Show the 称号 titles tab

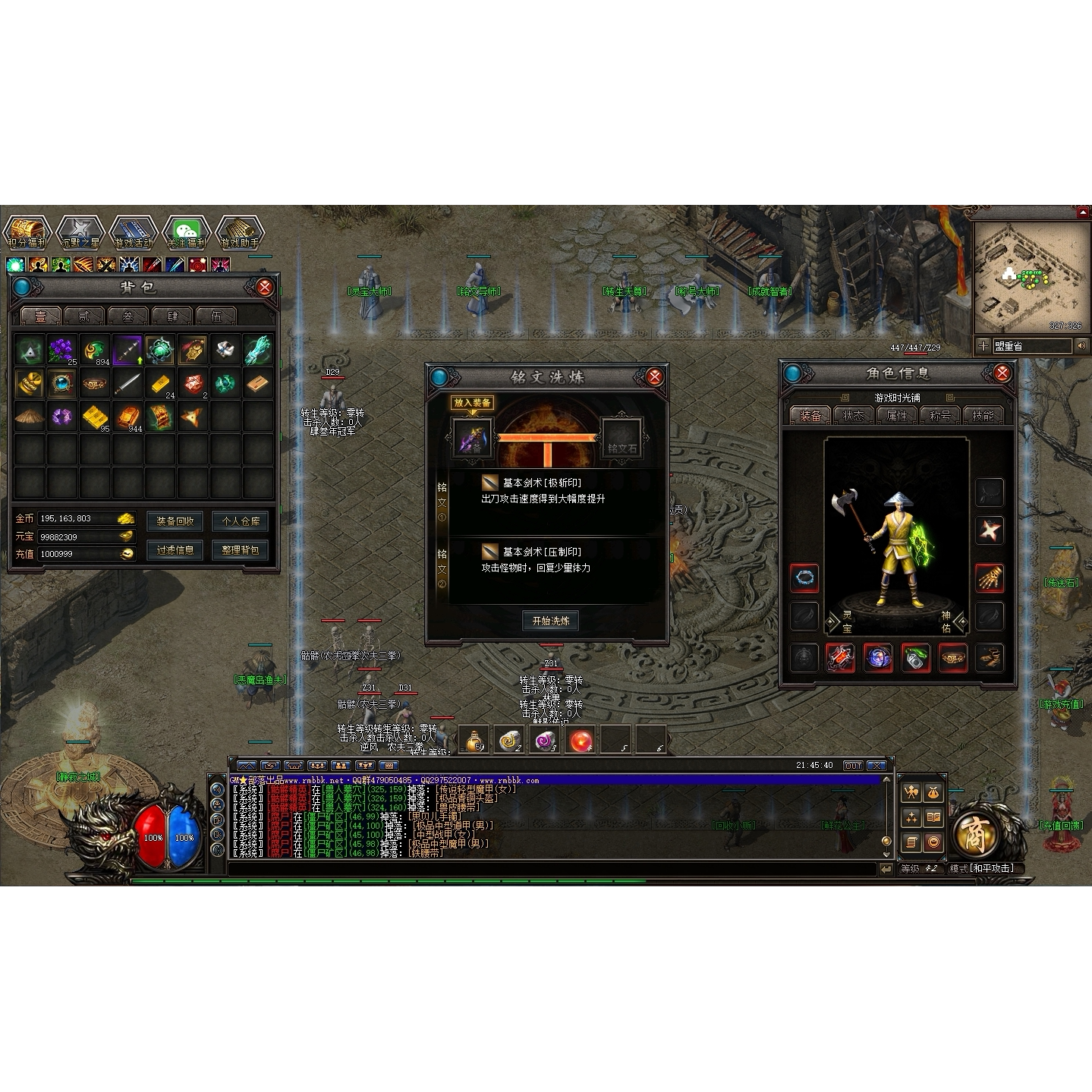click(x=939, y=415)
